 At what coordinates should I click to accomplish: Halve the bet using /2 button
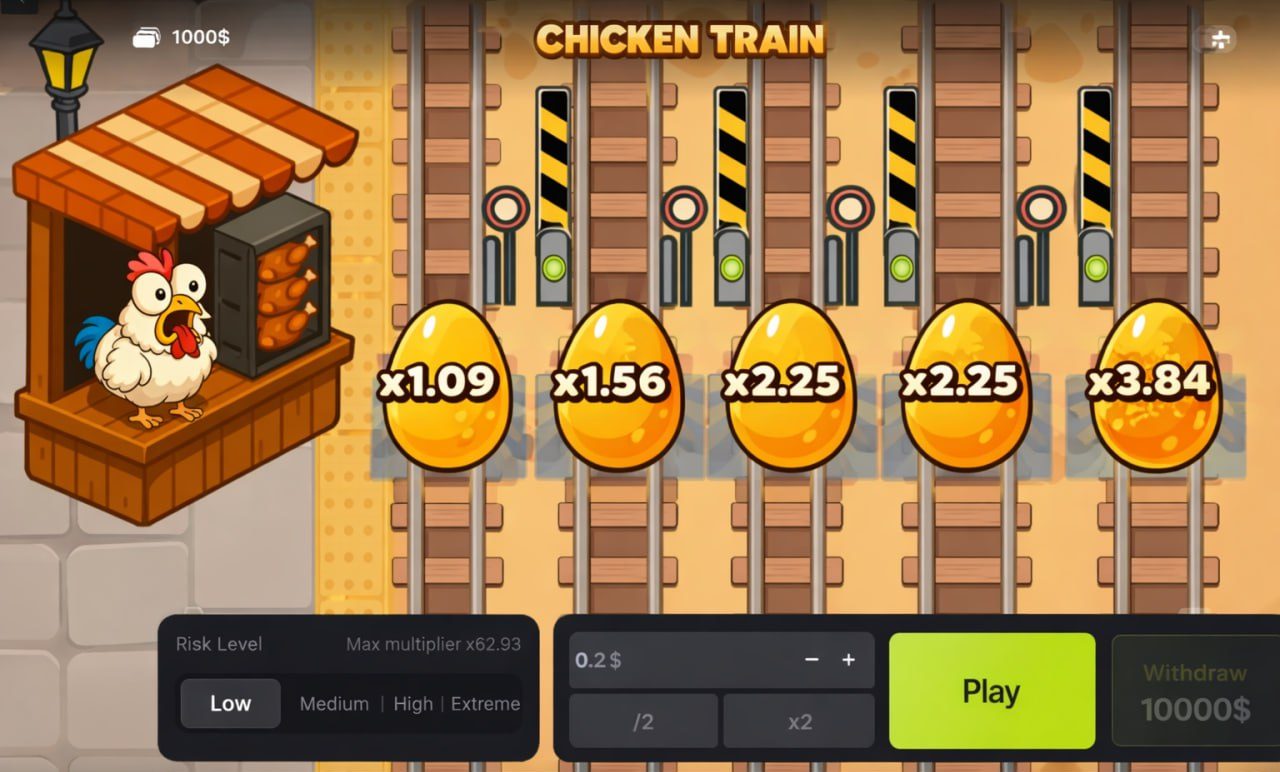[x=643, y=721]
